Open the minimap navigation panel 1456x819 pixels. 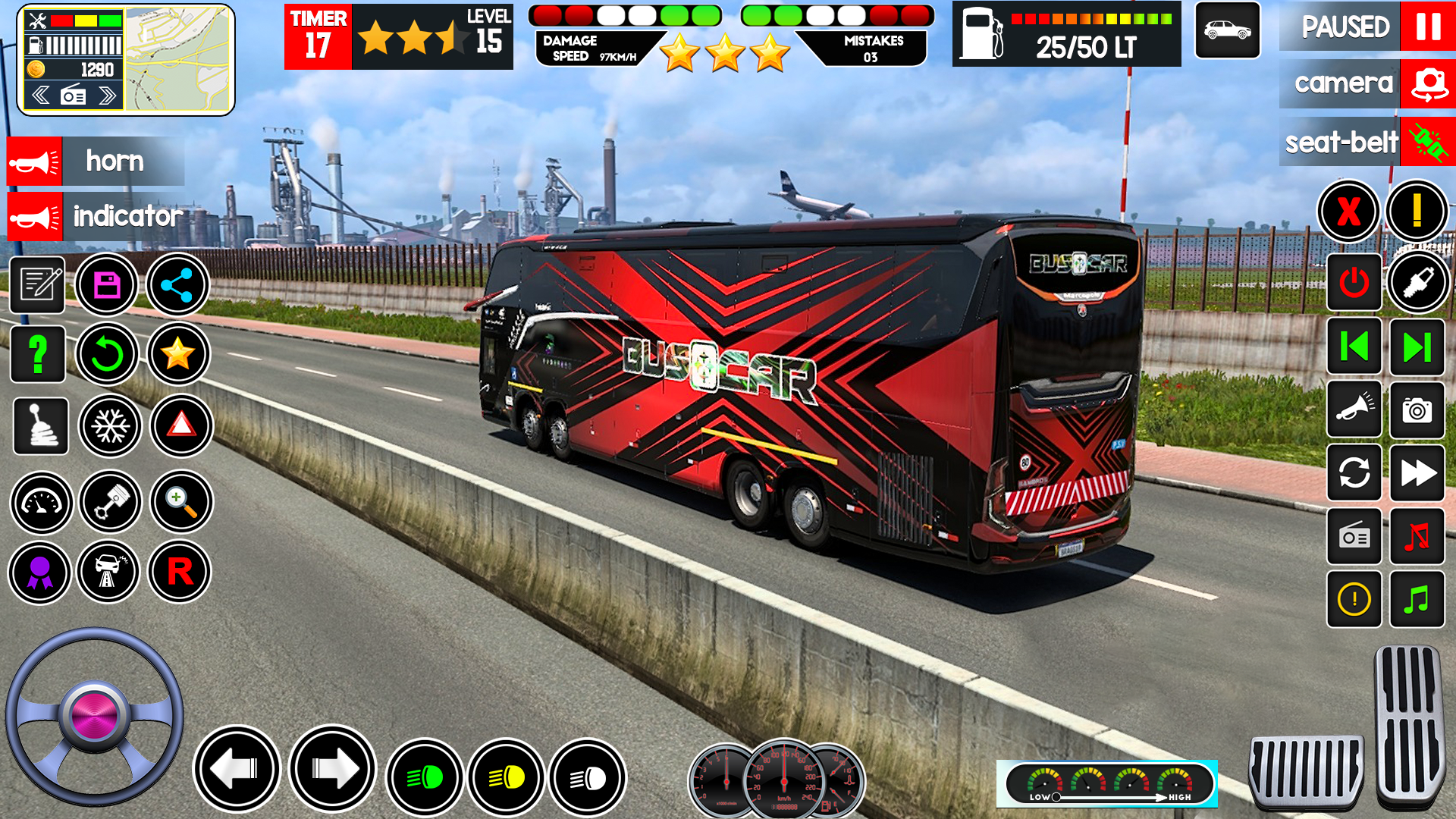pos(176,57)
